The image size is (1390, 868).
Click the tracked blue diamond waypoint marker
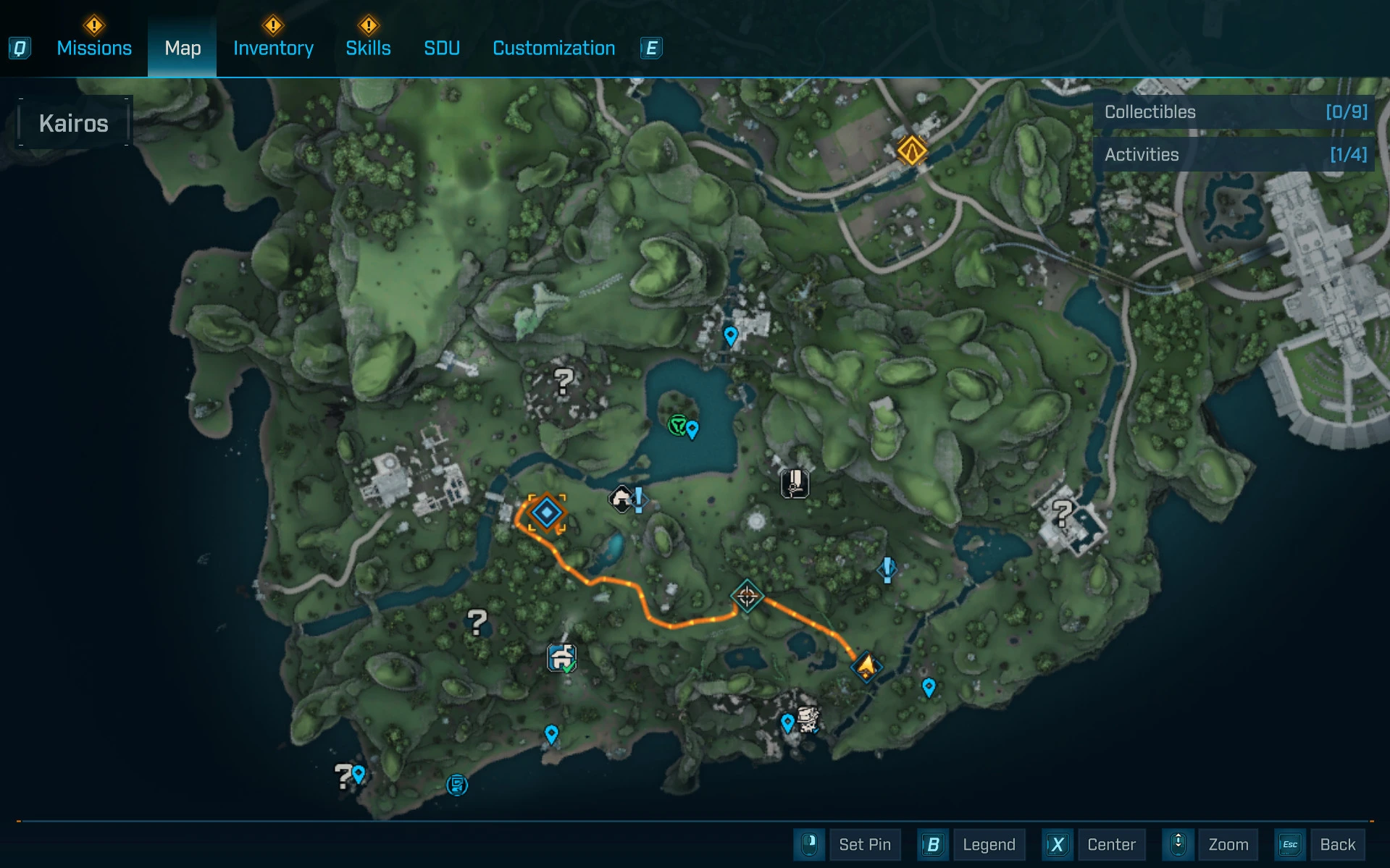(x=547, y=513)
